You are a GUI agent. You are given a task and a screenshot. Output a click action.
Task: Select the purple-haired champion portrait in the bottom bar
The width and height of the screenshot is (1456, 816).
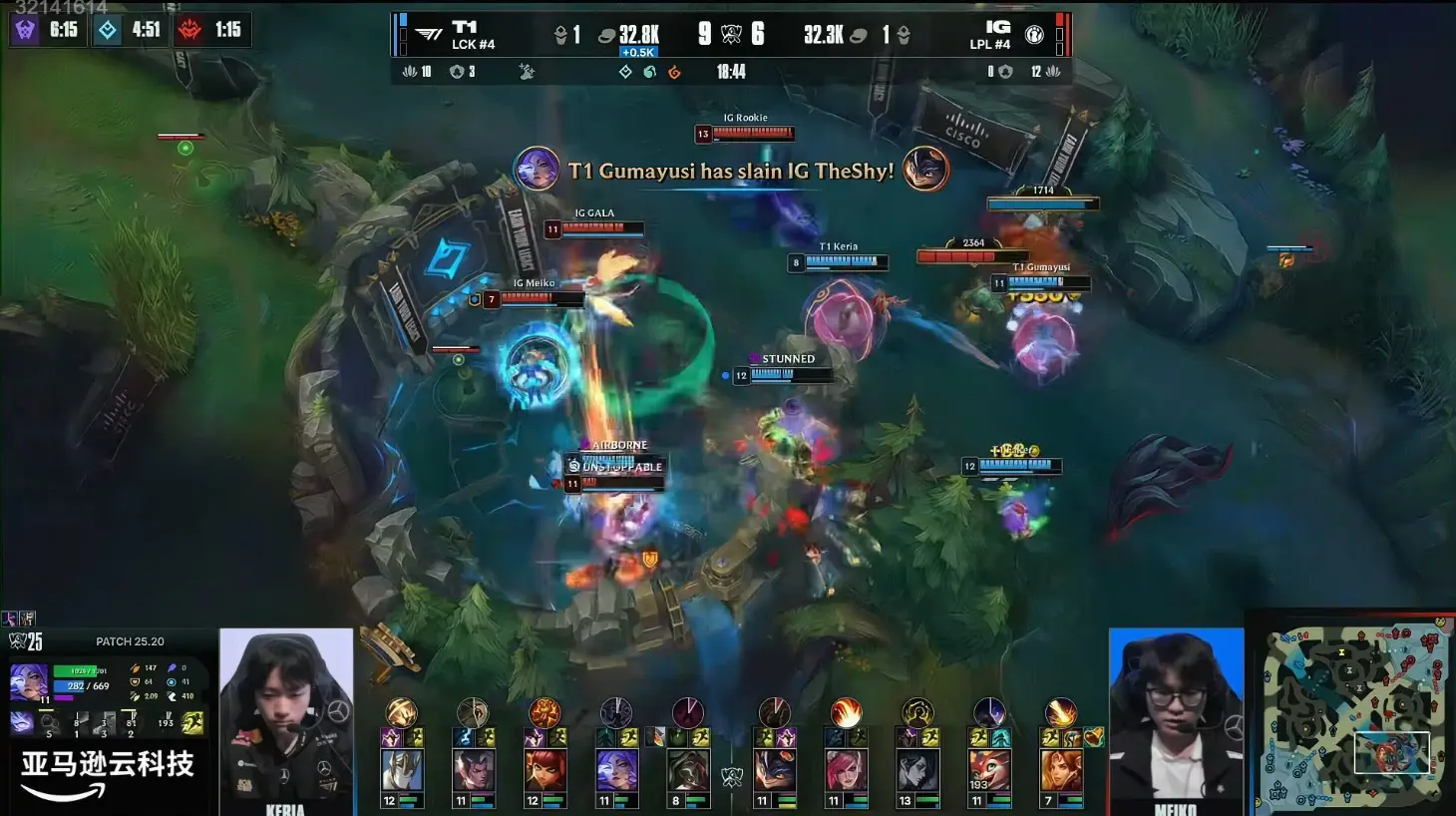(x=617, y=770)
